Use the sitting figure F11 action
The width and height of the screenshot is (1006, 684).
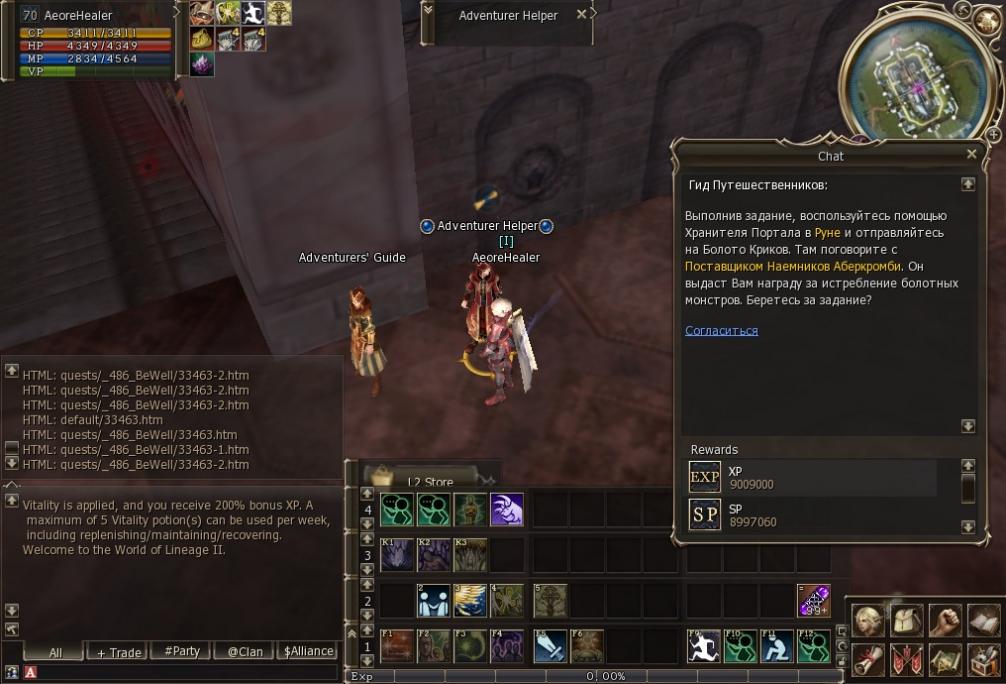(776, 646)
